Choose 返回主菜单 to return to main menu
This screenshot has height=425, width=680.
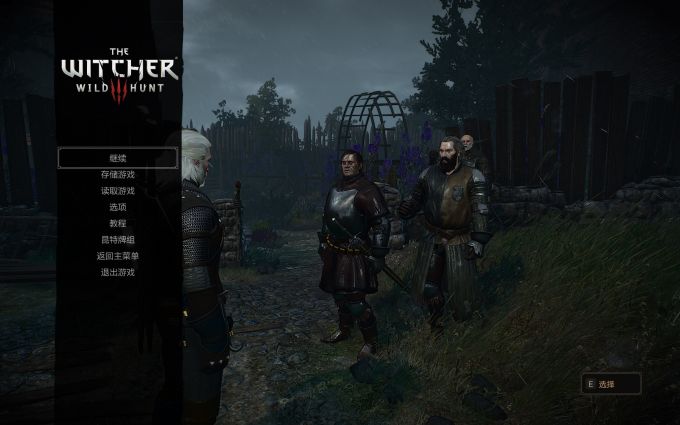[118, 256]
